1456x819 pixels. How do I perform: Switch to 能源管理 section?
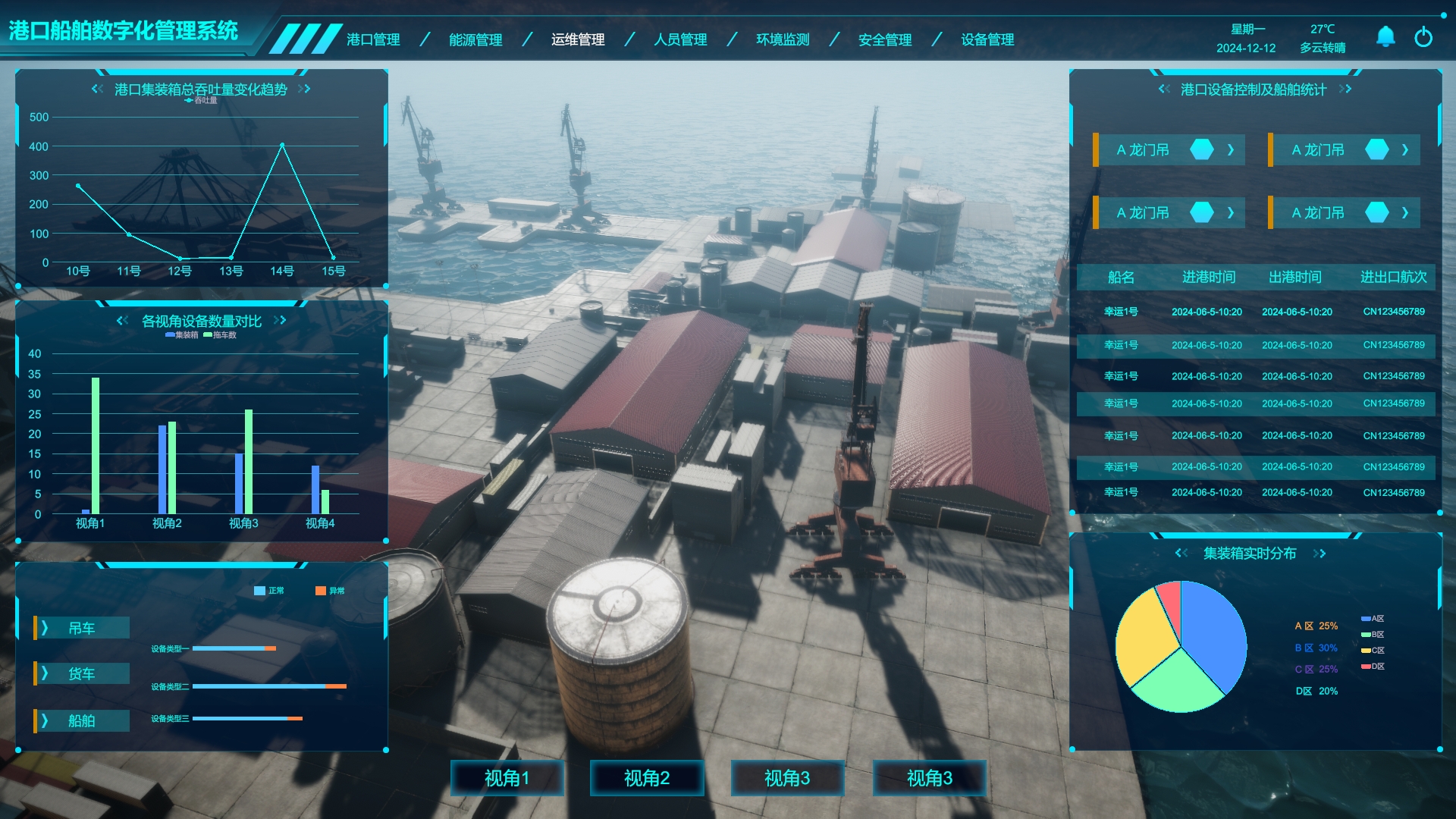click(475, 39)
